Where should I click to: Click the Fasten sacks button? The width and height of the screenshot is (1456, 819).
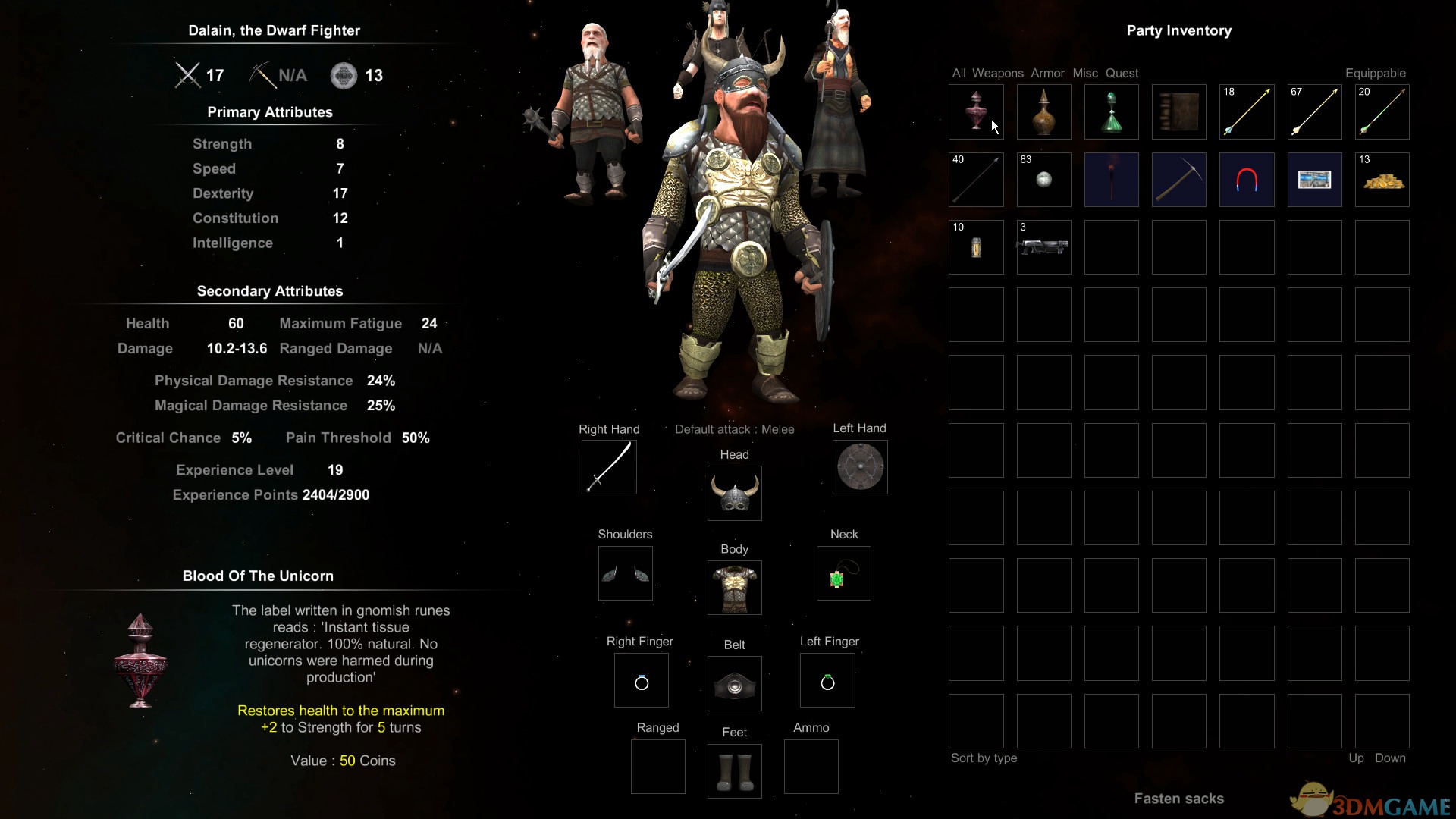[1178, 799]
